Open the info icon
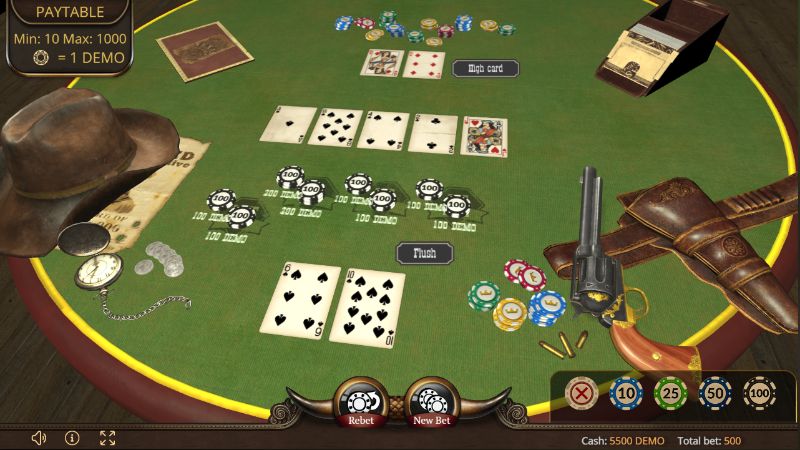800x450 pixels. point(72,438)
